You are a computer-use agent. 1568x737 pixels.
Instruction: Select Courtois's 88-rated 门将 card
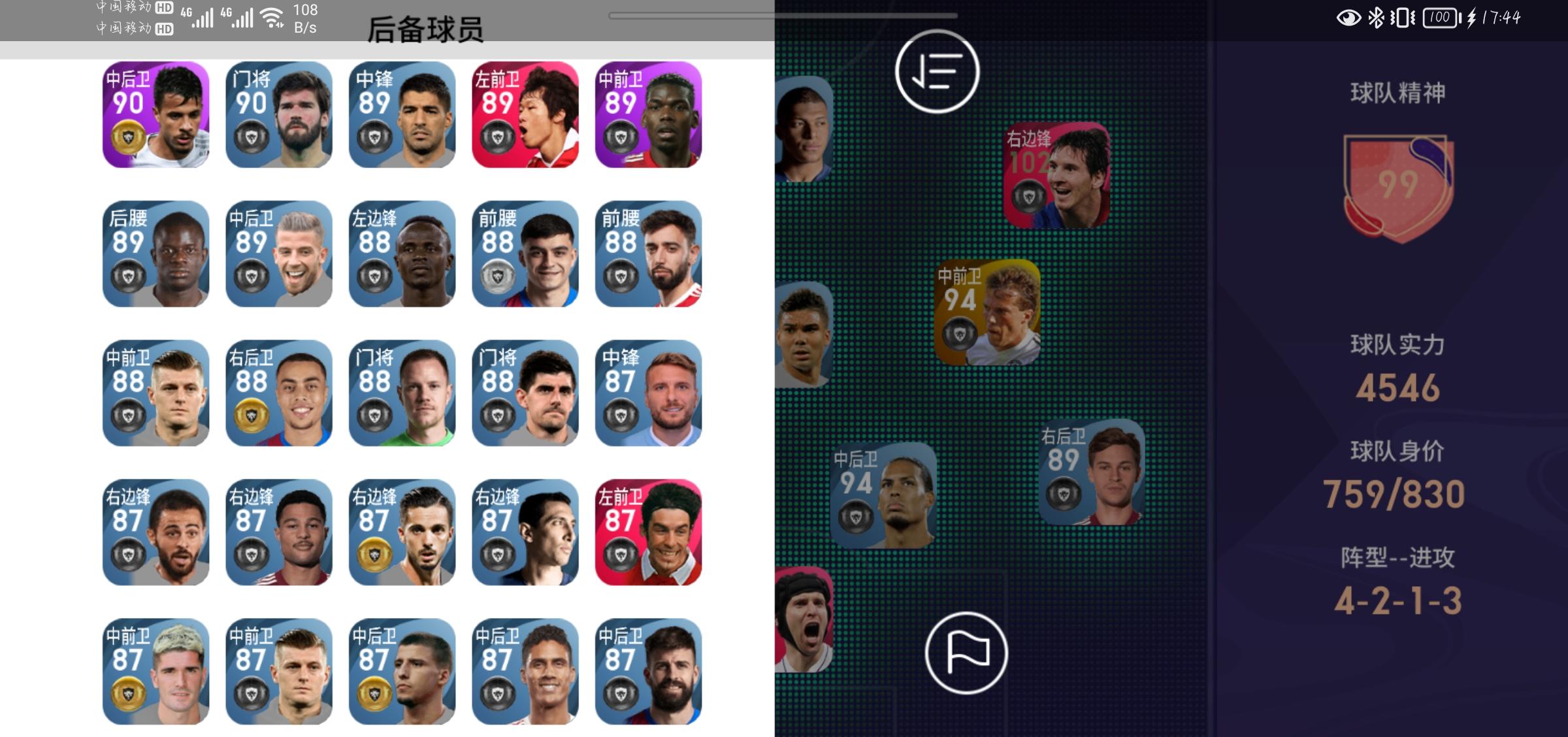tap(527, 392)
